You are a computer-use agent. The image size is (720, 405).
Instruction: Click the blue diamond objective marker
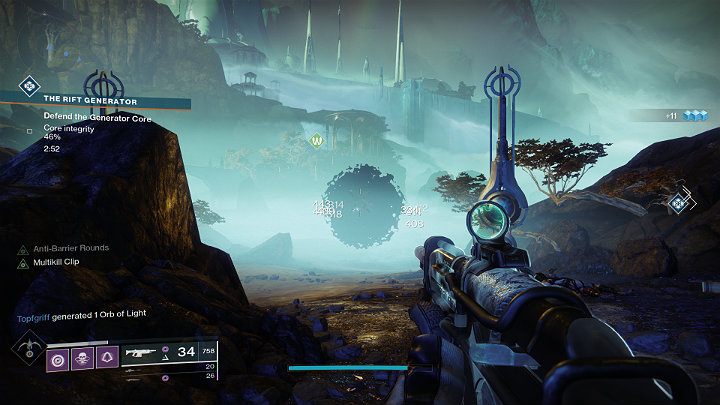point(681,202)
